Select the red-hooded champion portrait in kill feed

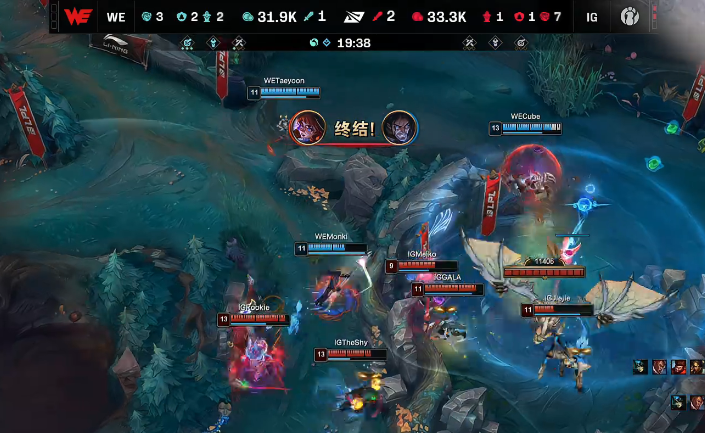[680, 367]
